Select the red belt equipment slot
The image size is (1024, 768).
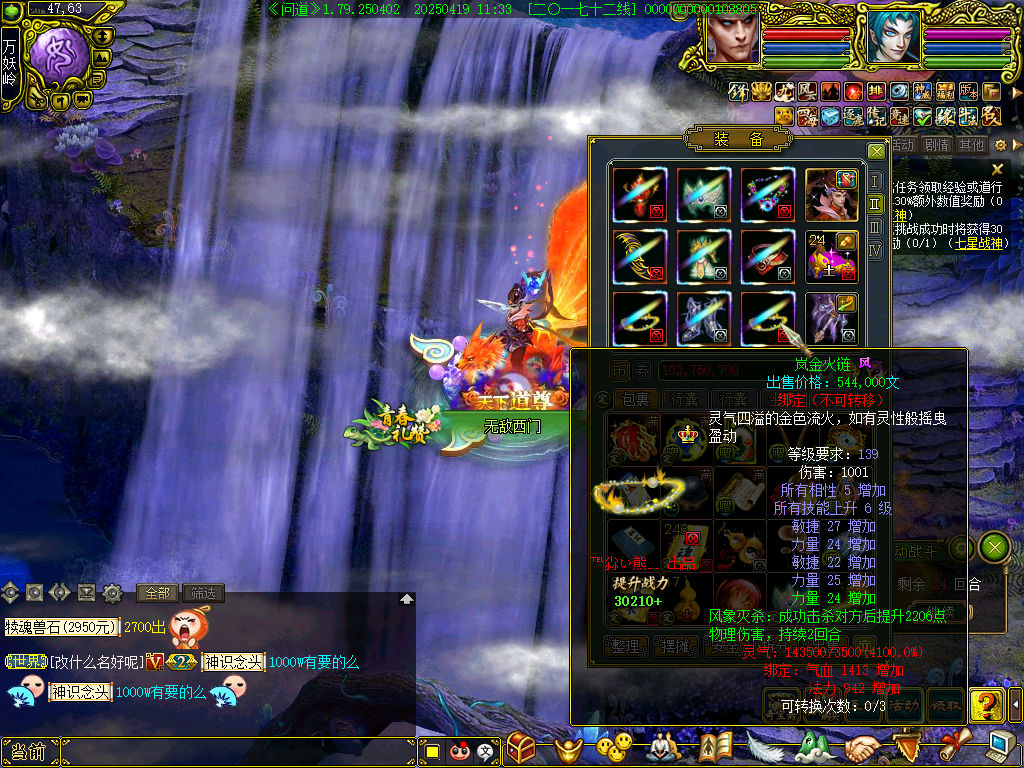pyautogui.click(x=767, y=257)
